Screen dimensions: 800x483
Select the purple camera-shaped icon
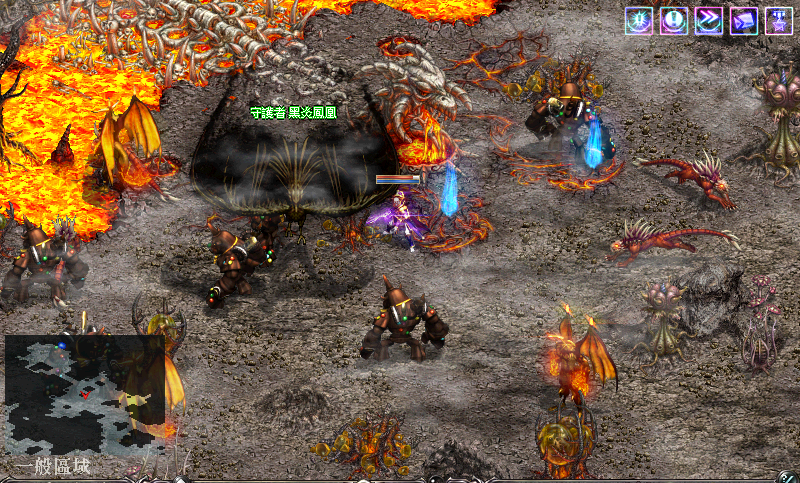[744, 21]
